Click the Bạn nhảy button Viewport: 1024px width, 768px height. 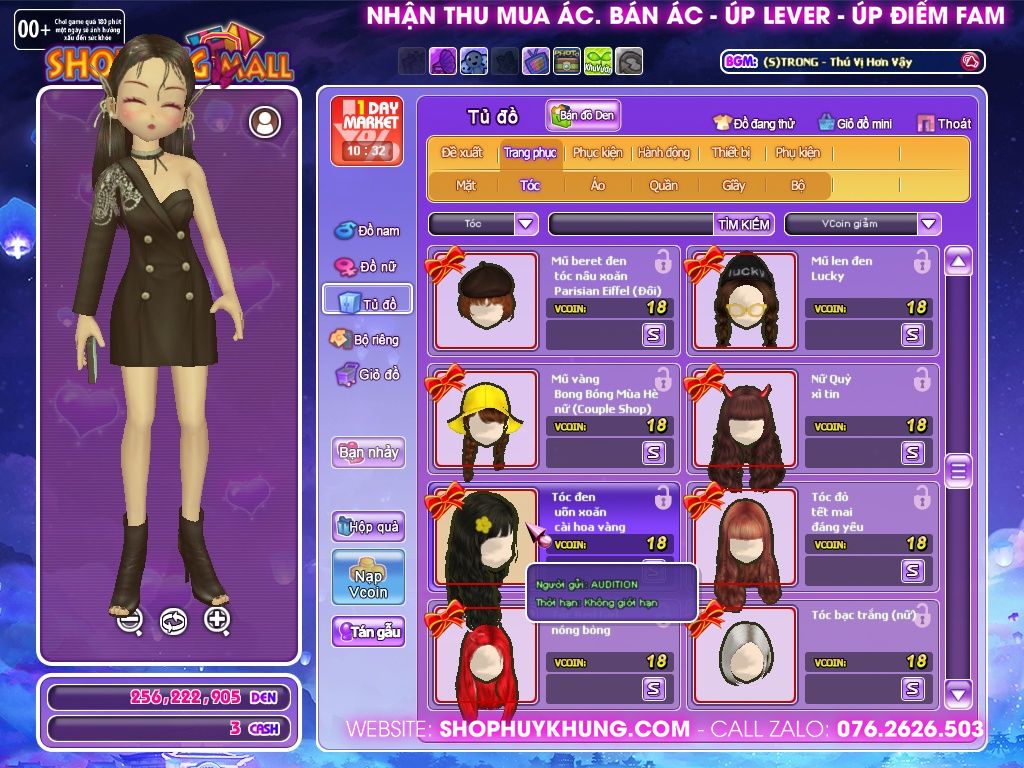(368, 452)
